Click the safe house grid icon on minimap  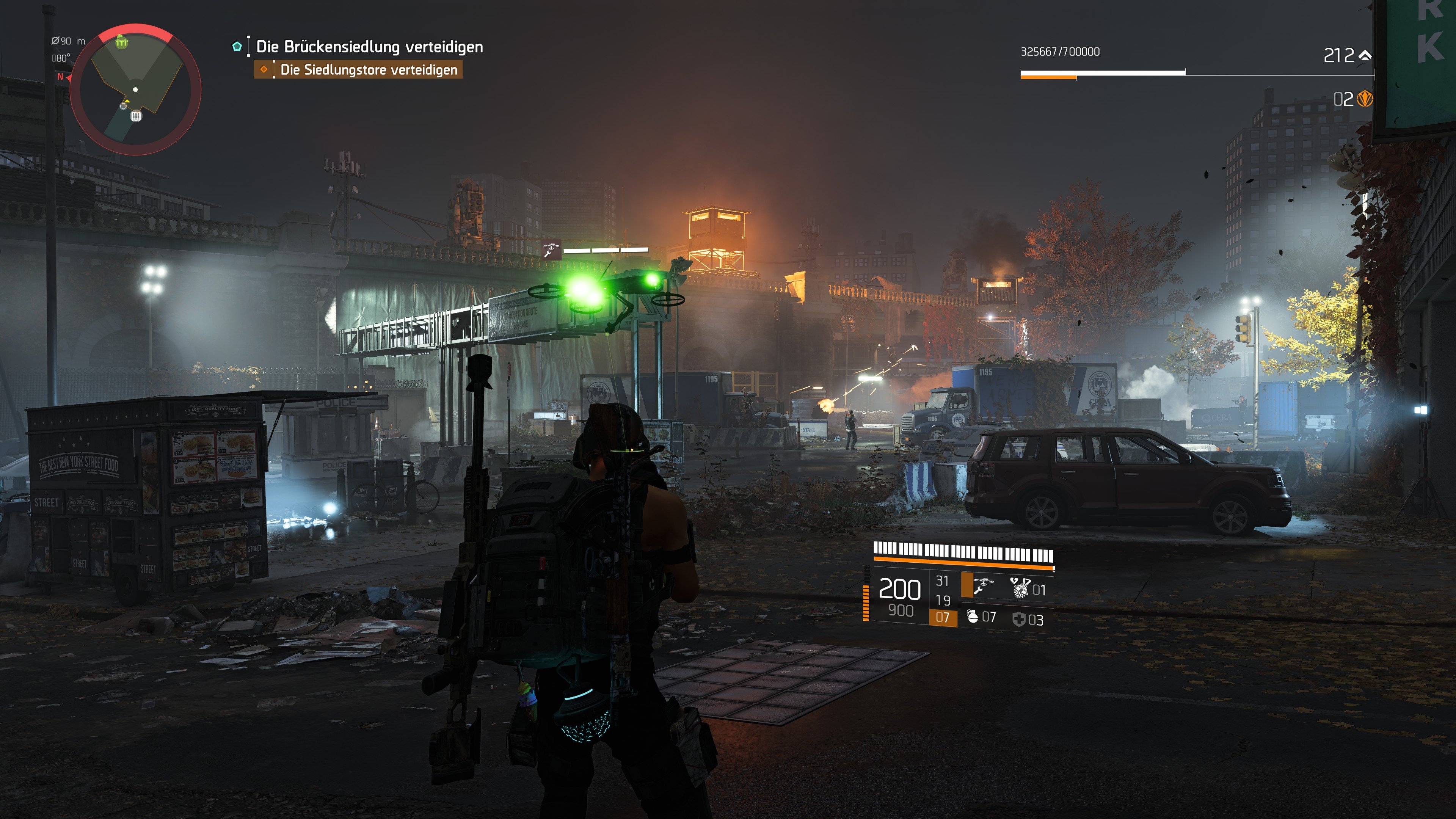pos(137,117)
